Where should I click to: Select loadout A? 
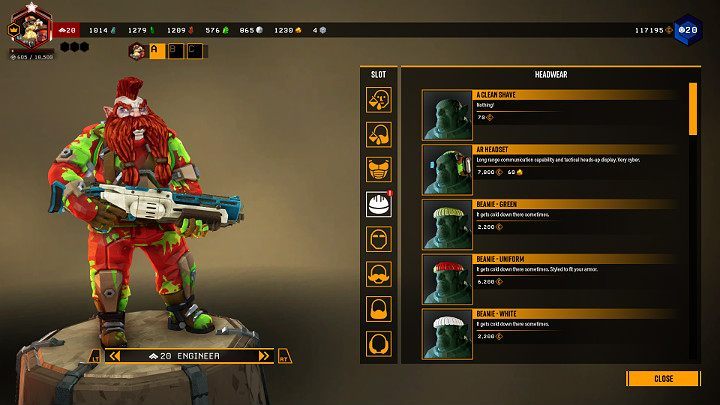[x=157, y=50]
